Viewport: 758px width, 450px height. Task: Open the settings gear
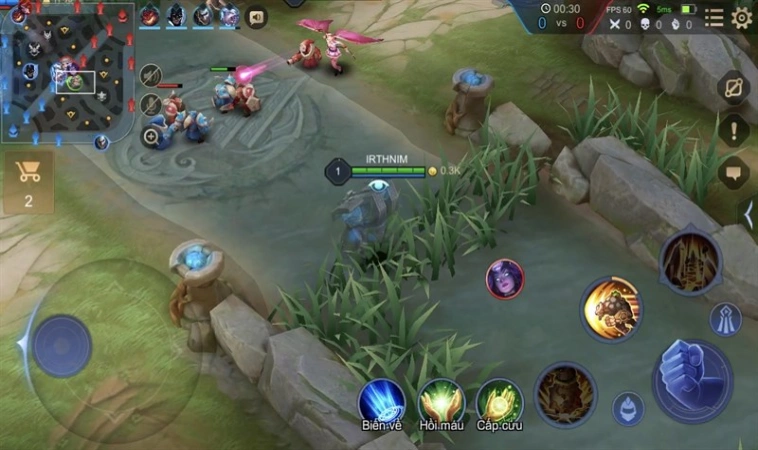click(742, 17)
